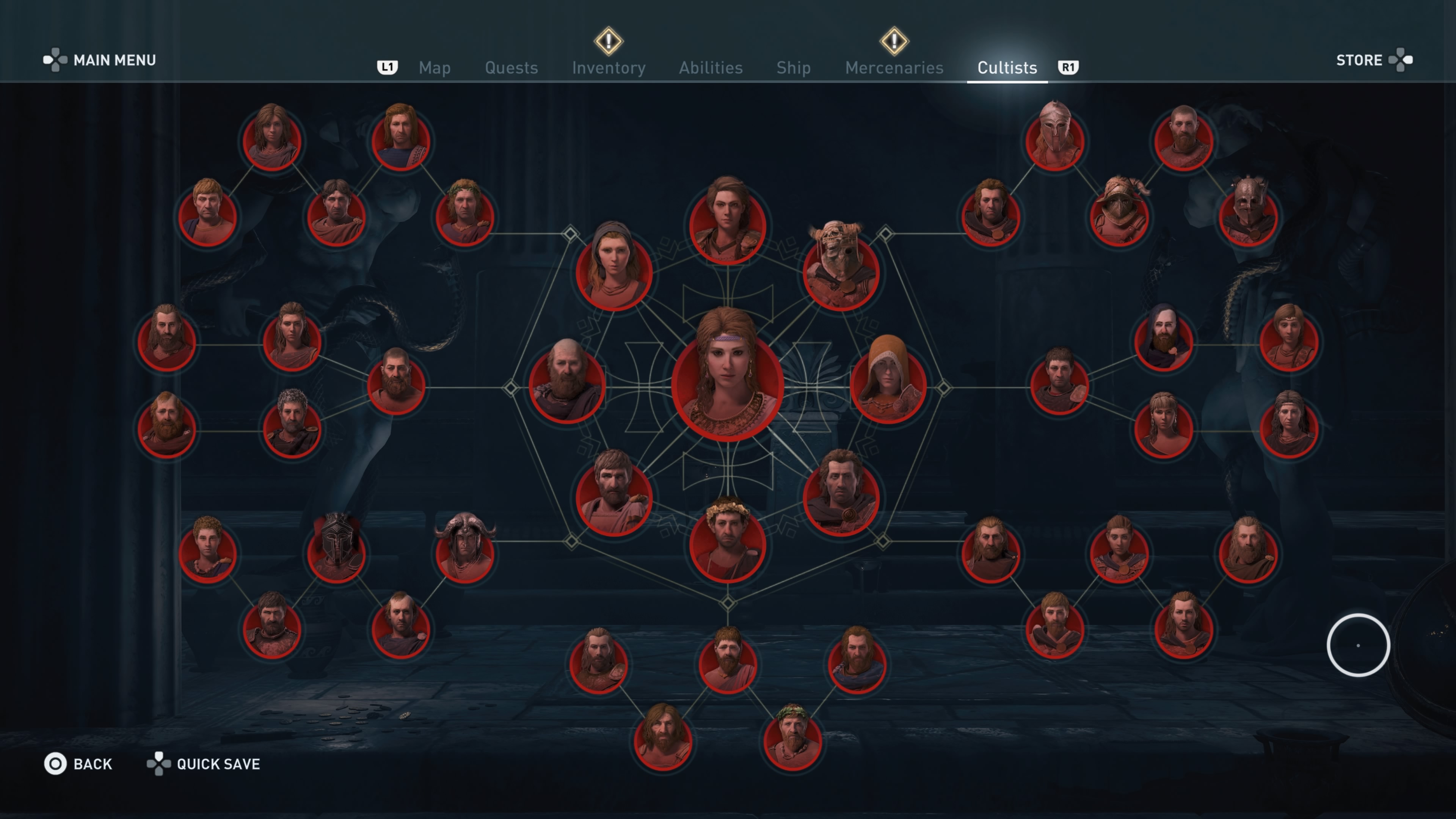
Task: Pick the cultist in the pale plumed helmet
Action: [1054, 138]
